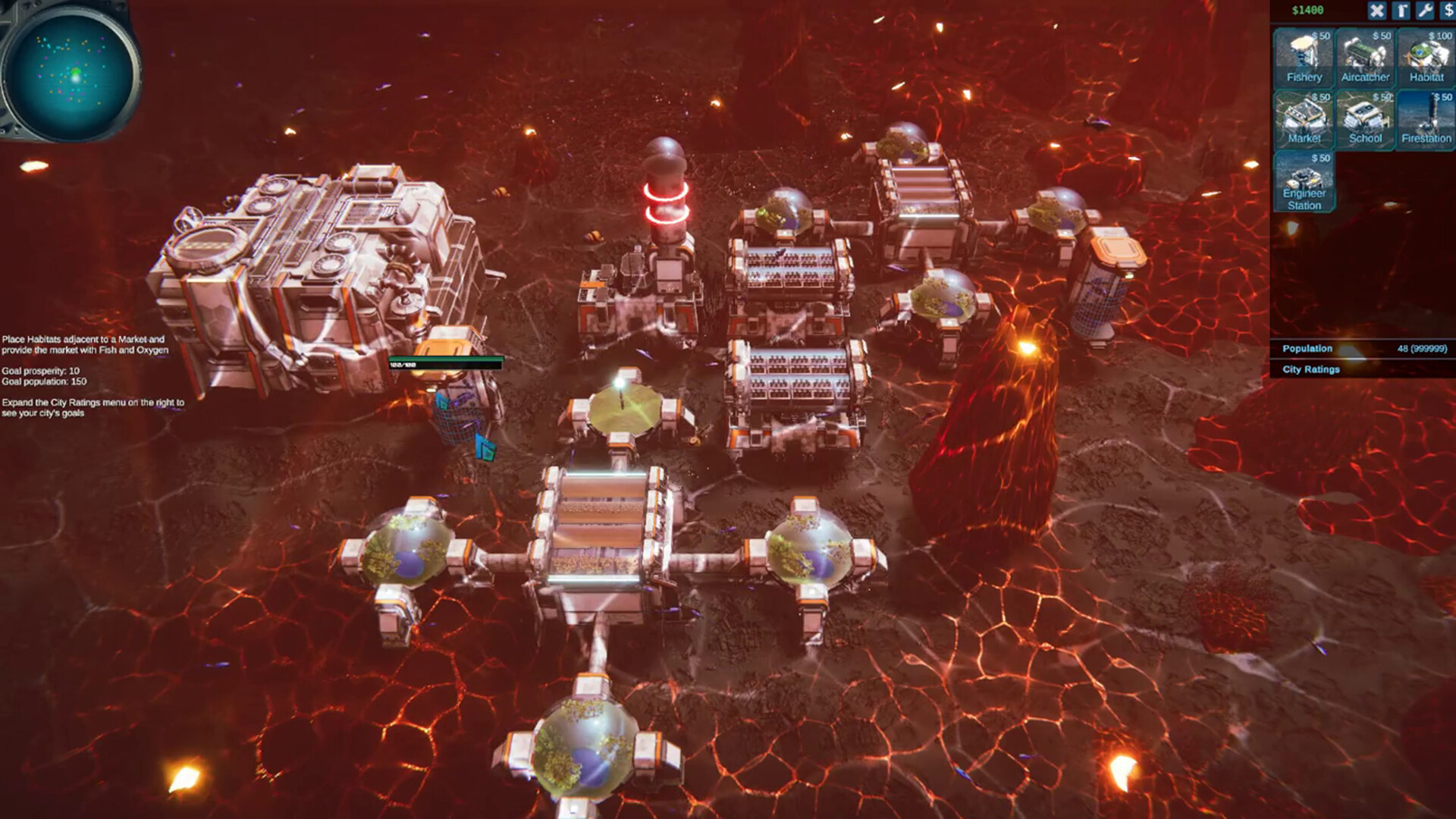This screenshot has width=1456, height=819.
Task: Select the Fishery building icon
Action: (x=1304, y=57)
